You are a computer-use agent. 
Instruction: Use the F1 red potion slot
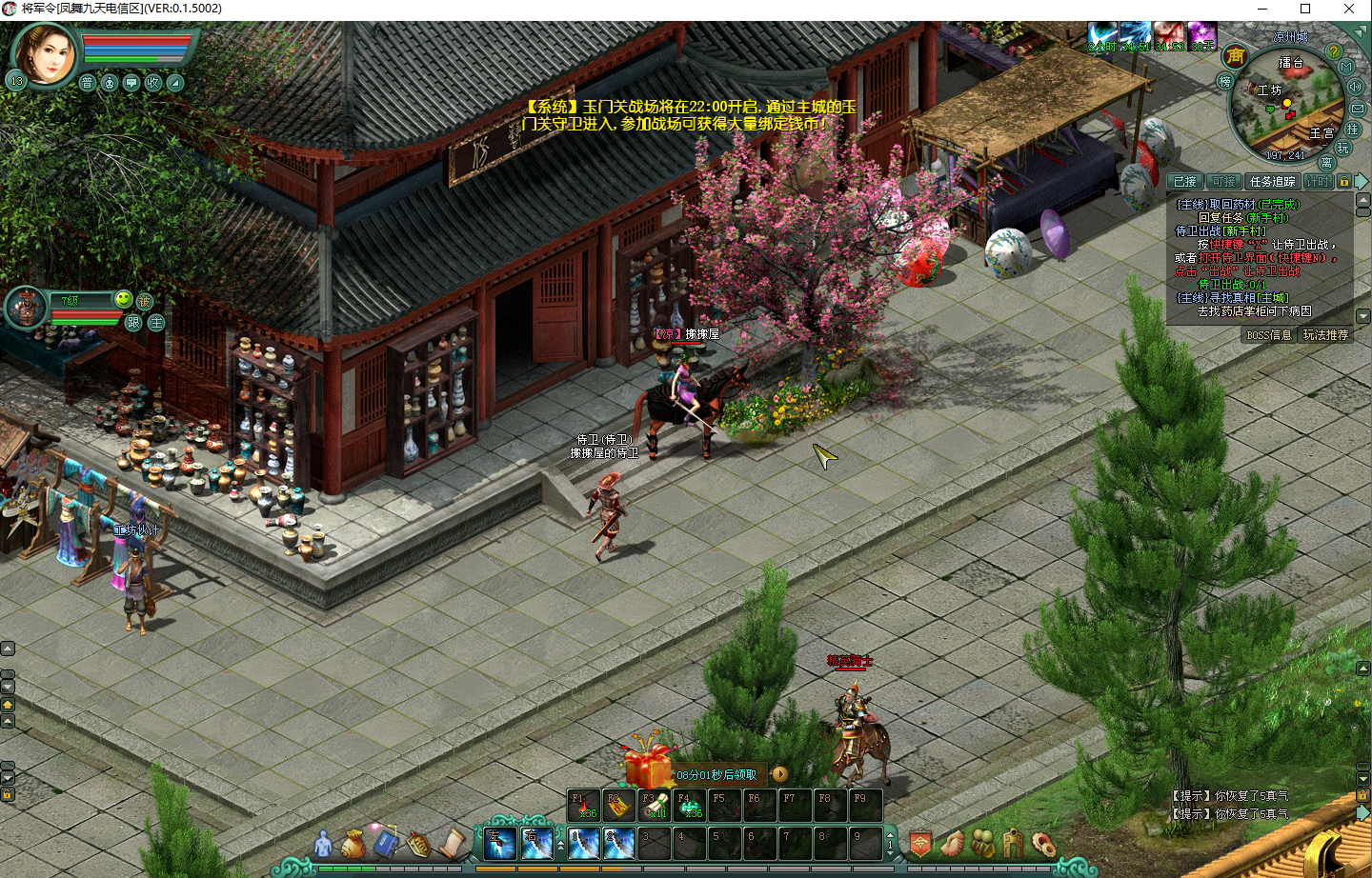pyautogui.click(x=584, y=806)
